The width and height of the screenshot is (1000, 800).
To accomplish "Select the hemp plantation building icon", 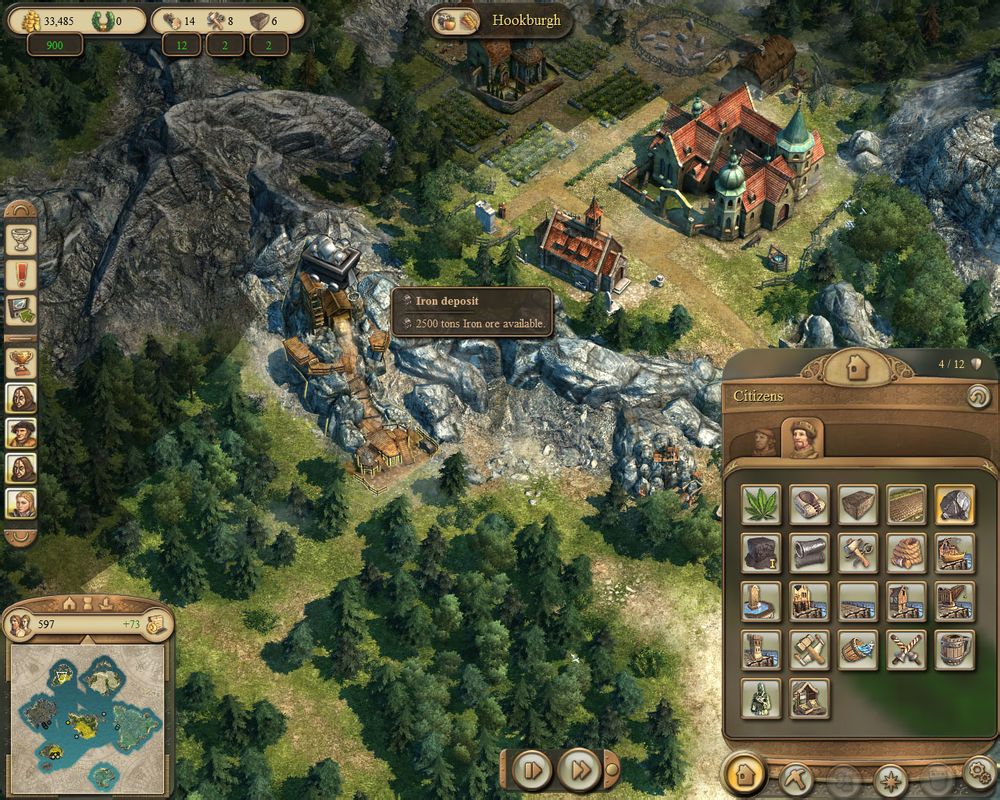I will coord(761,504).
